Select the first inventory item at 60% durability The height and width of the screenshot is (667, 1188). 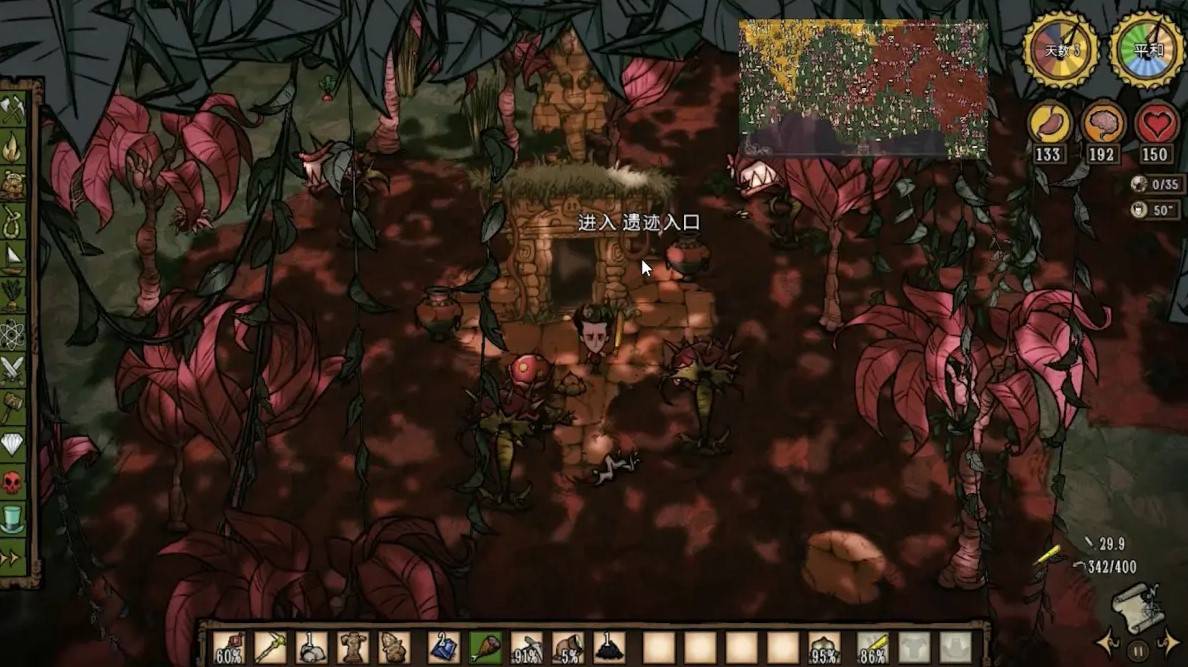pos(229,647)
